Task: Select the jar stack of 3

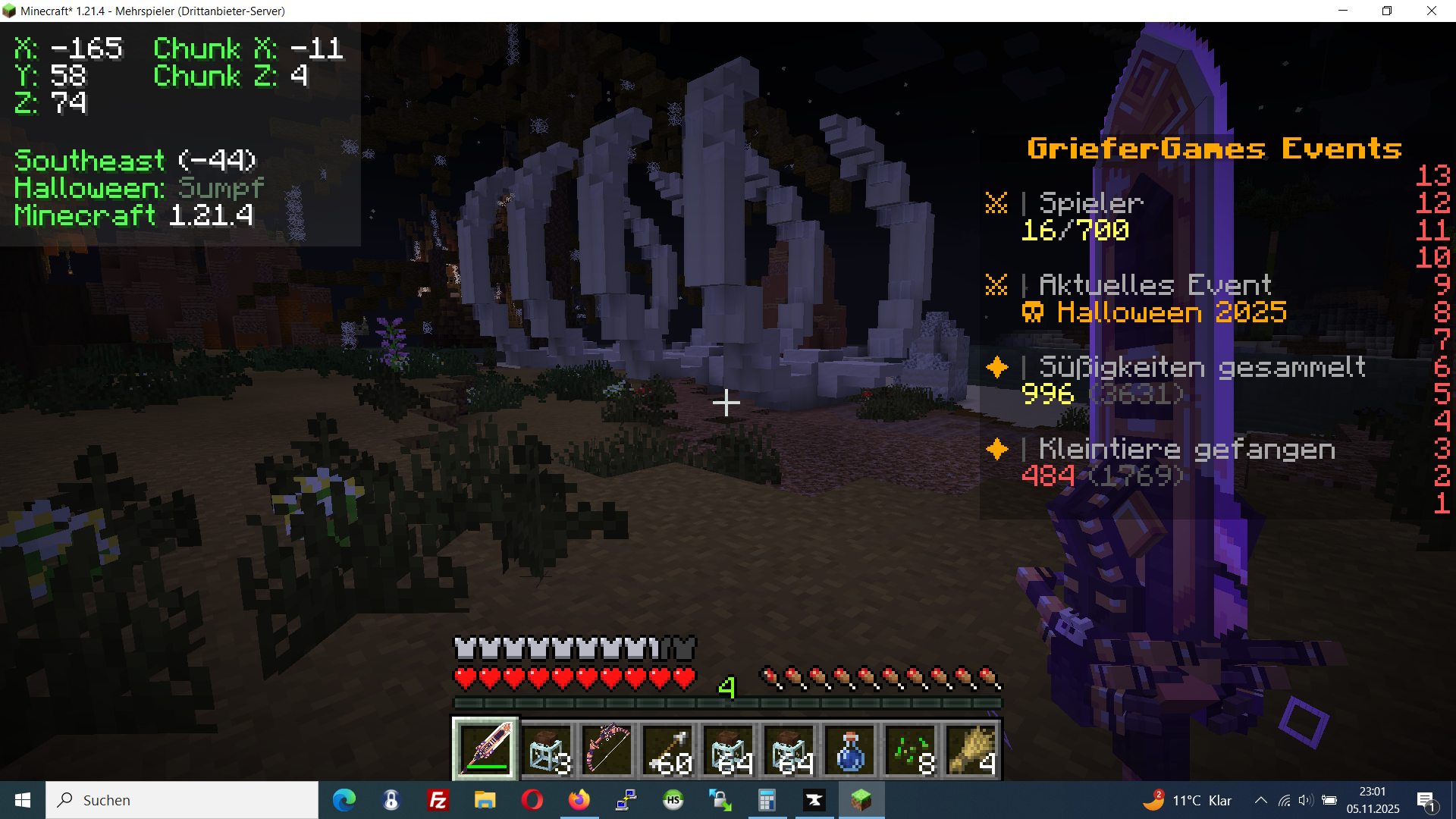Action: pos(547,749)
